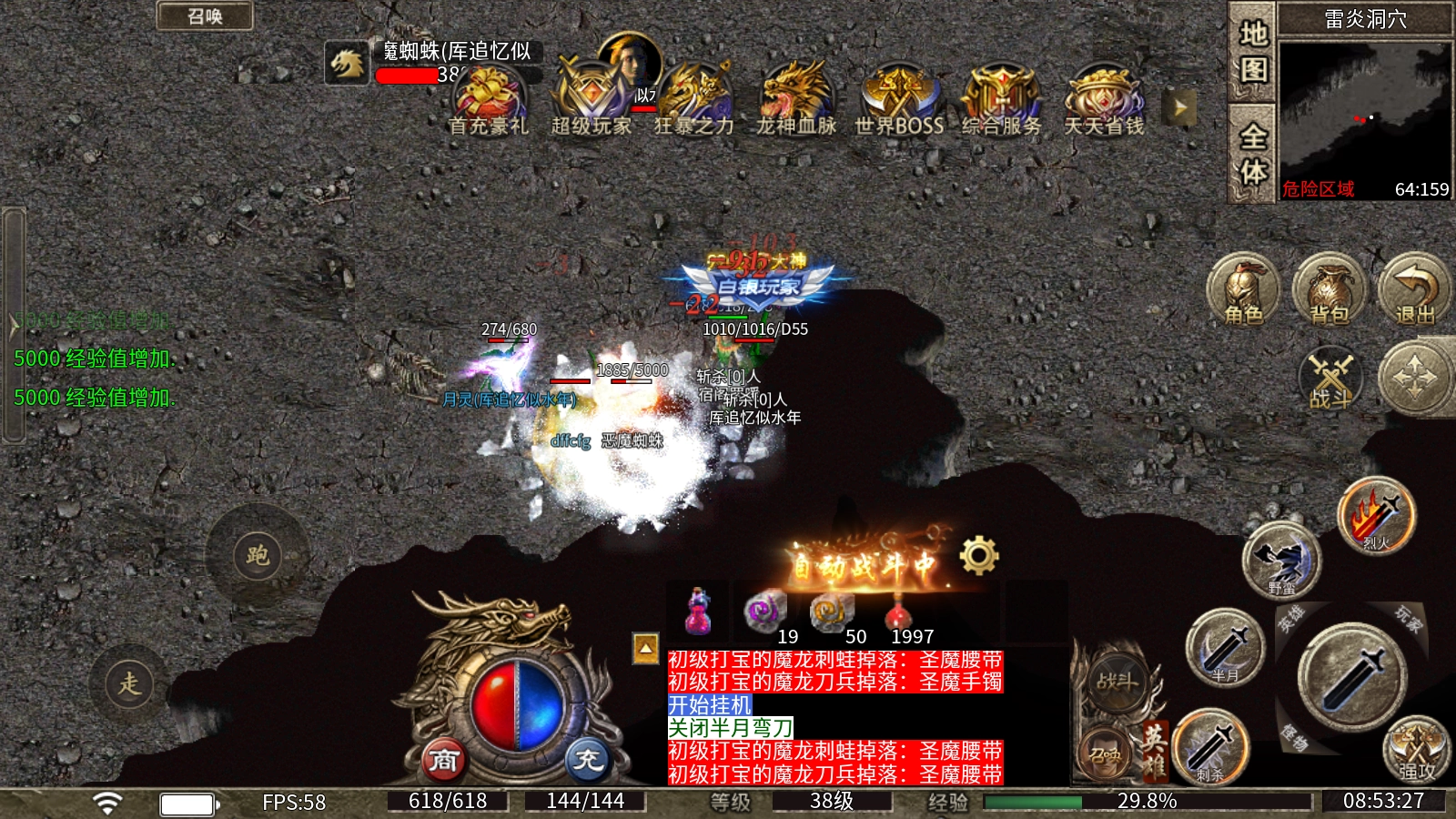Expand the top icon row arrow
Screen dimensions: 1456x819
[x=1179, y=107]
